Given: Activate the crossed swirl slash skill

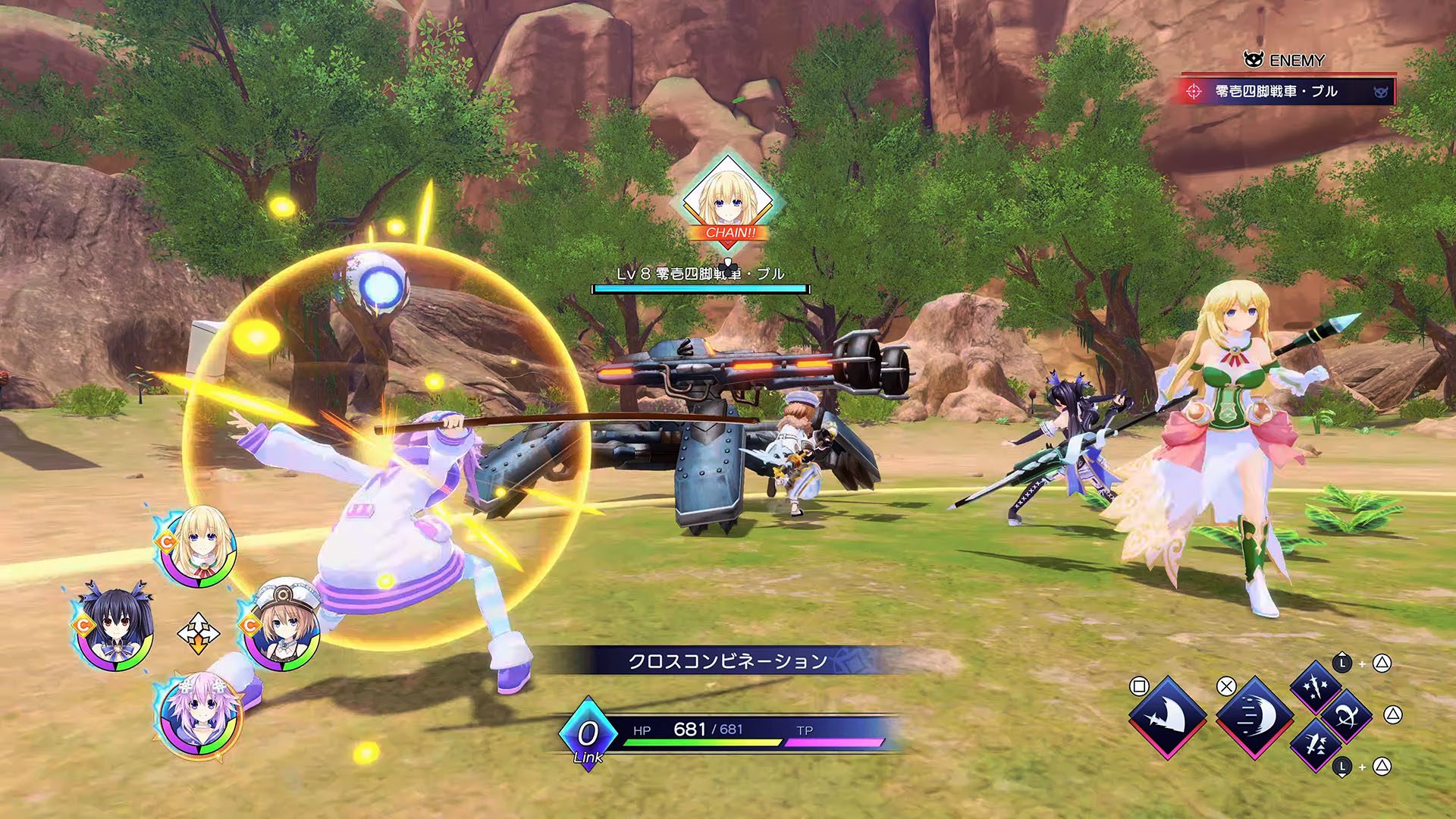Looking at the screenshot, I should (x=1347, y=715).
